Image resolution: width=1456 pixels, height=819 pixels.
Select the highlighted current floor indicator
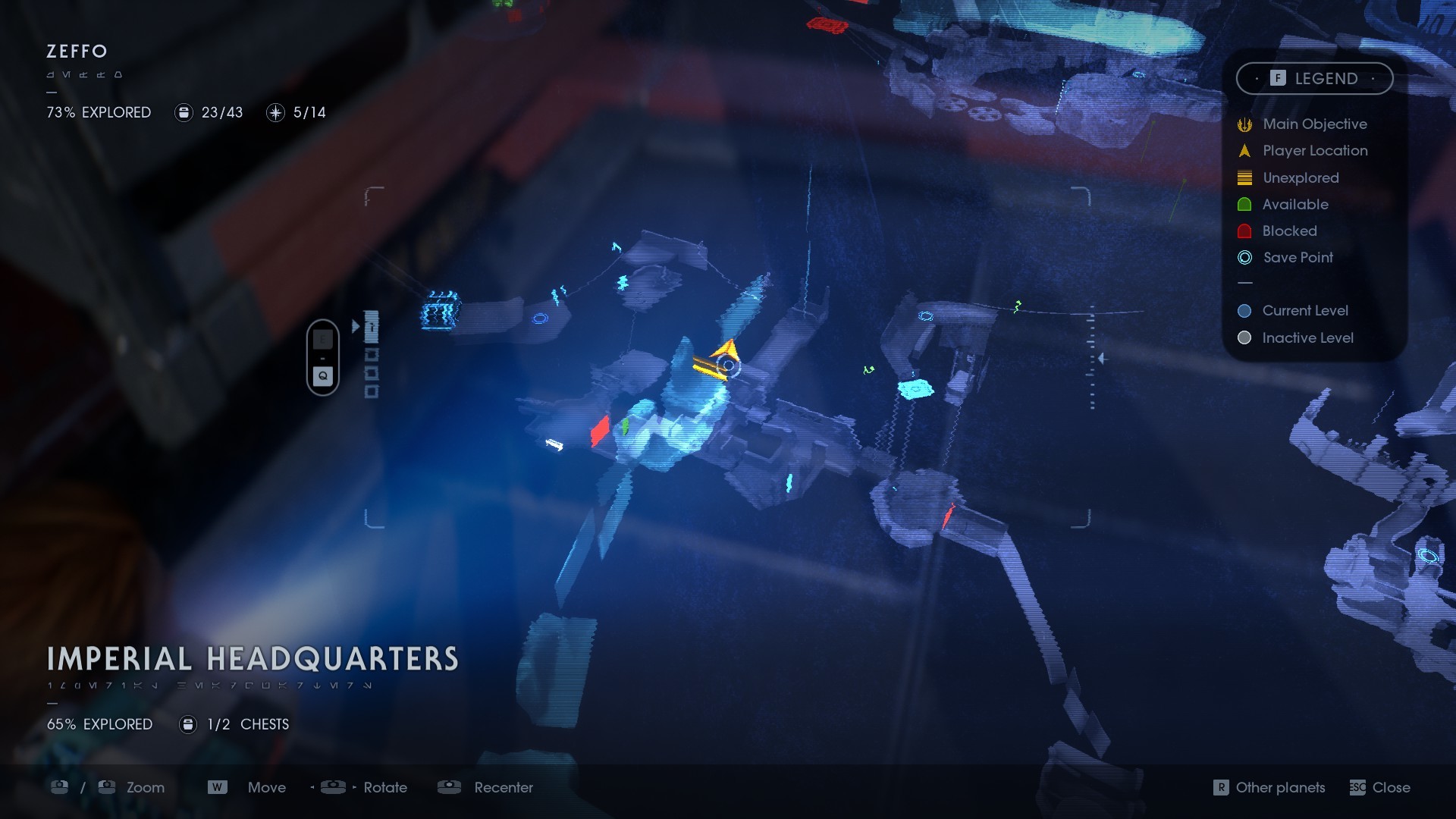372,328
